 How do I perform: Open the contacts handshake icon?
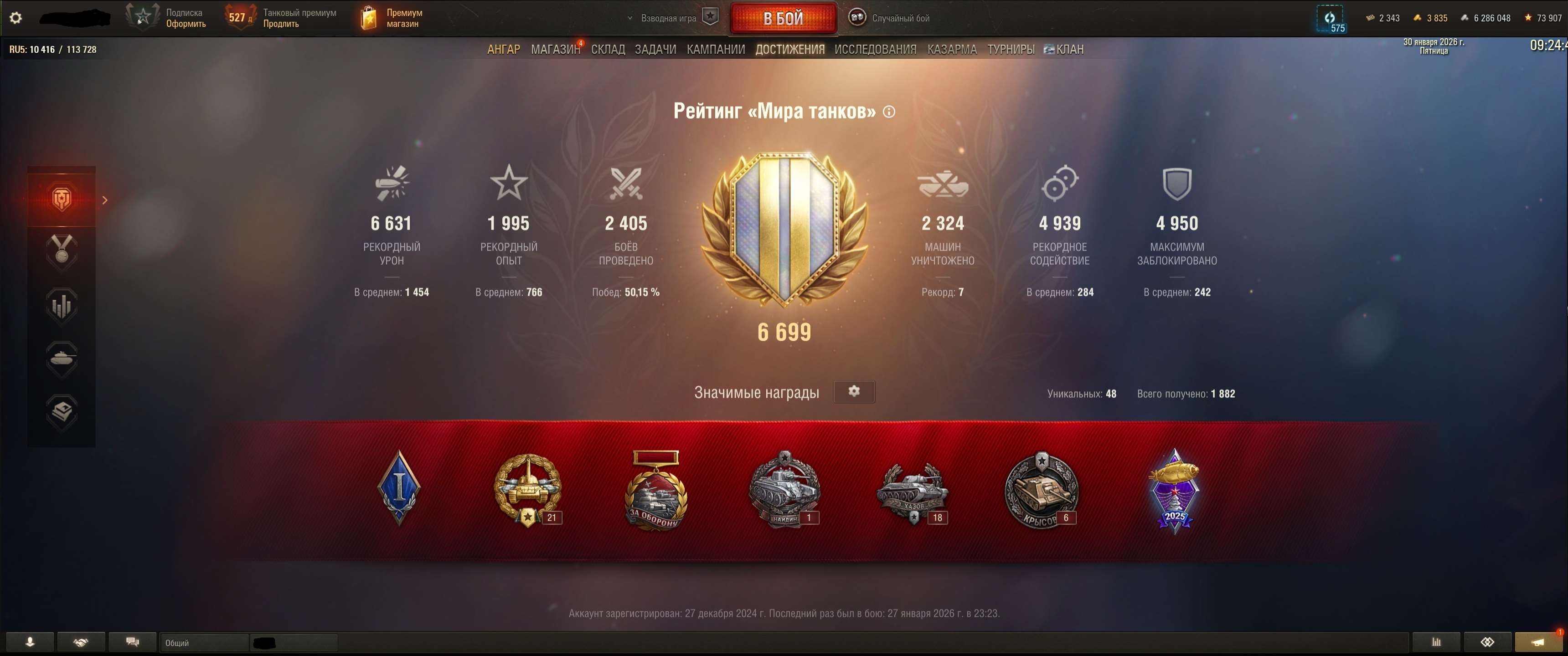(x=82, y=642)
